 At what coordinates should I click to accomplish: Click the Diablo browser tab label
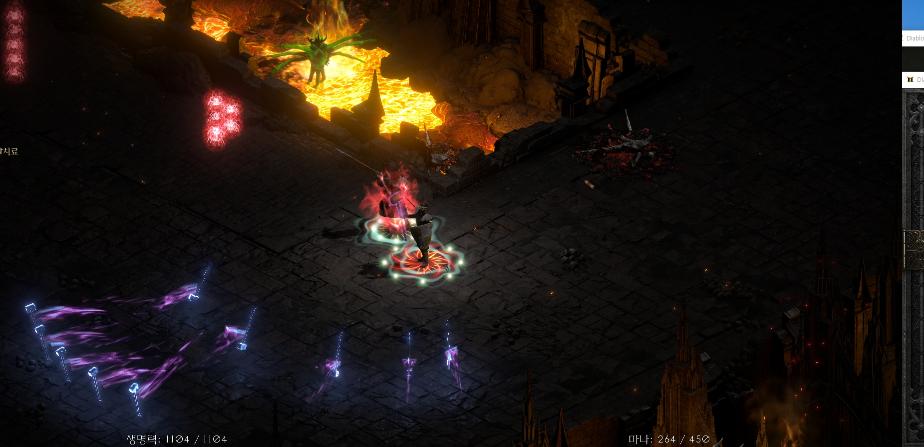(x=915, y=38)
